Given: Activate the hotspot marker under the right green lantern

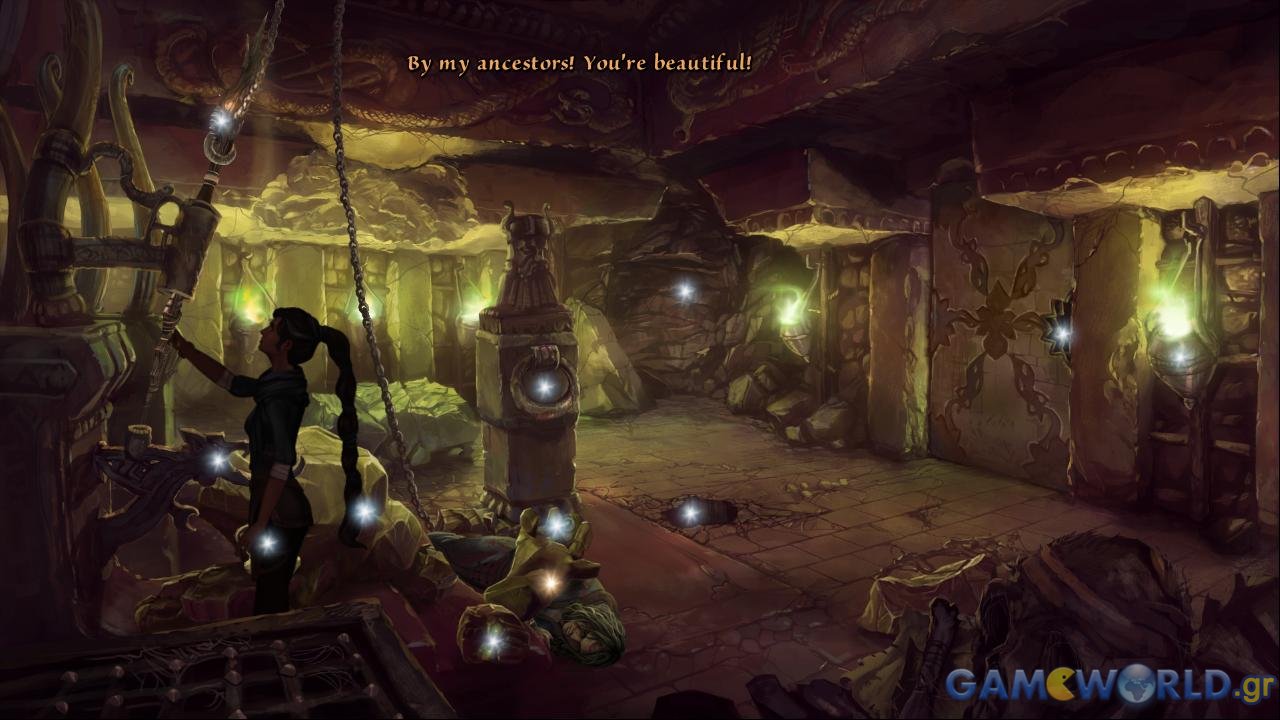Looking at the screenshot, I should tap(1179, 355).
